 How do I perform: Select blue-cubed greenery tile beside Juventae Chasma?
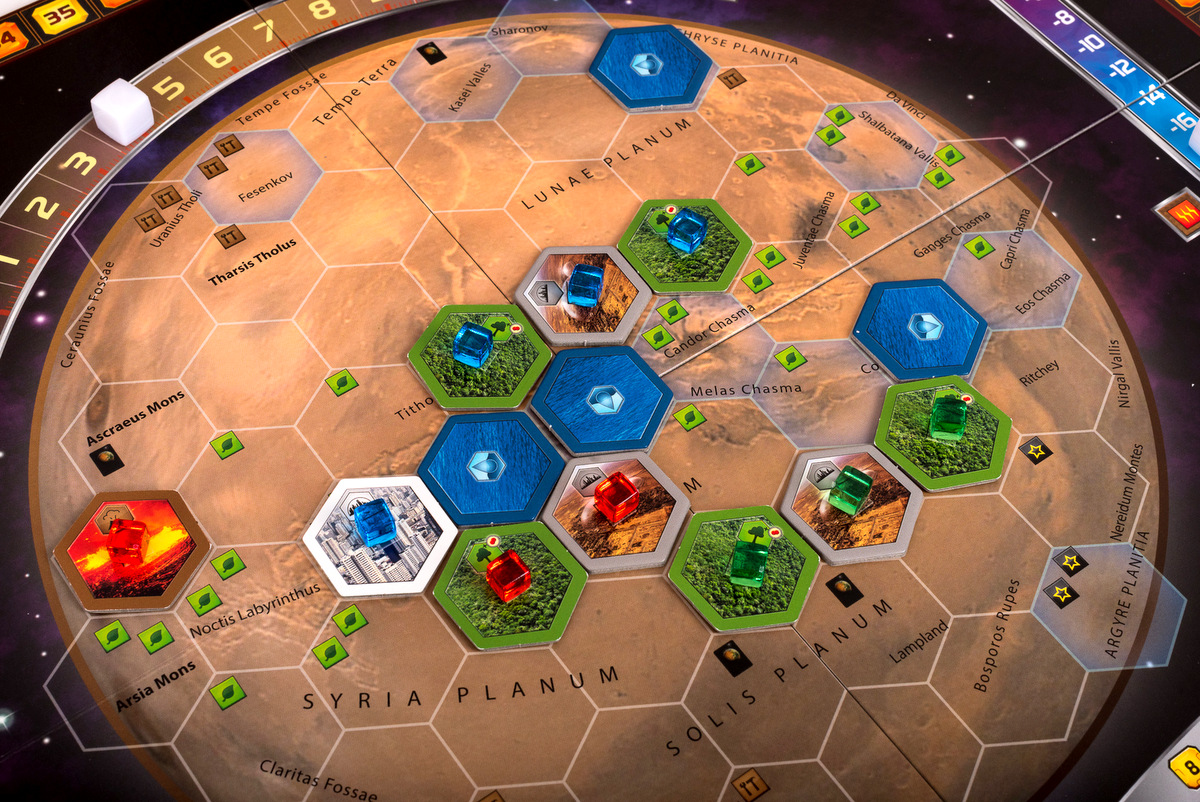click(685, 243)
